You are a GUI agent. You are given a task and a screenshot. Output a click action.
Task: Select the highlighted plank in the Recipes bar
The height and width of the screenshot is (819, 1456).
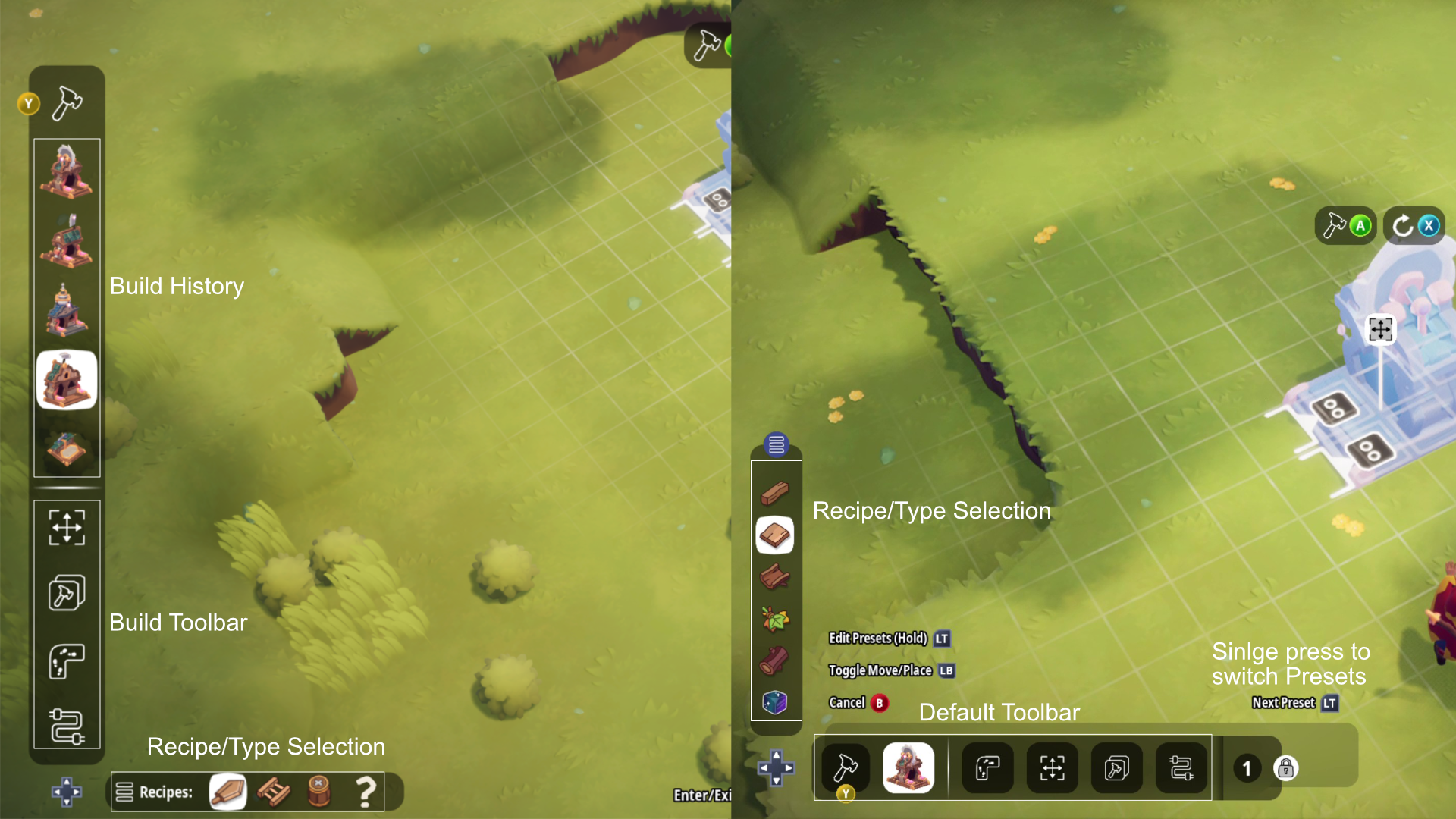coord(227,792)
